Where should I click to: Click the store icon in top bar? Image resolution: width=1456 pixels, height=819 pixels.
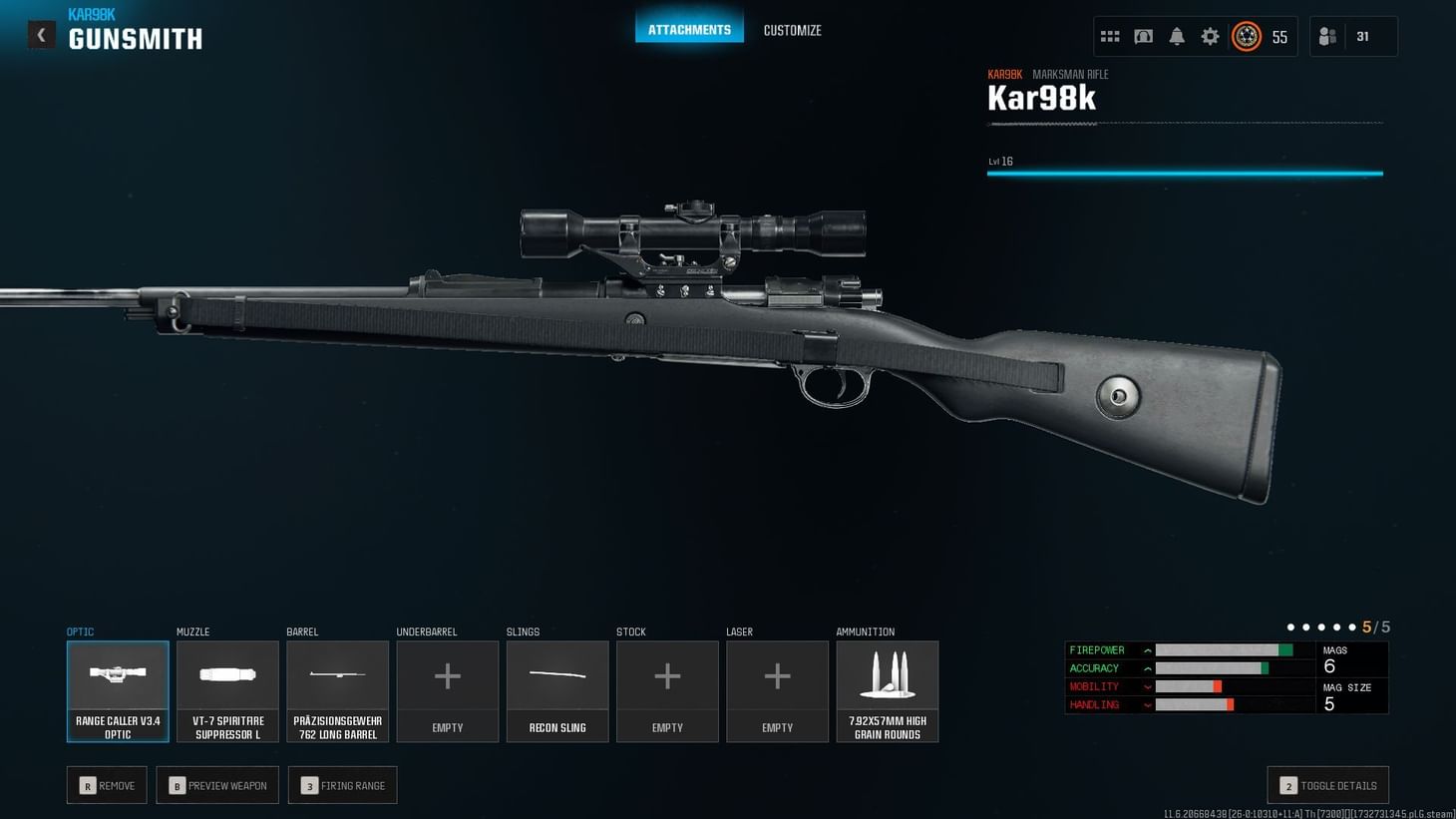[1143, 36]
